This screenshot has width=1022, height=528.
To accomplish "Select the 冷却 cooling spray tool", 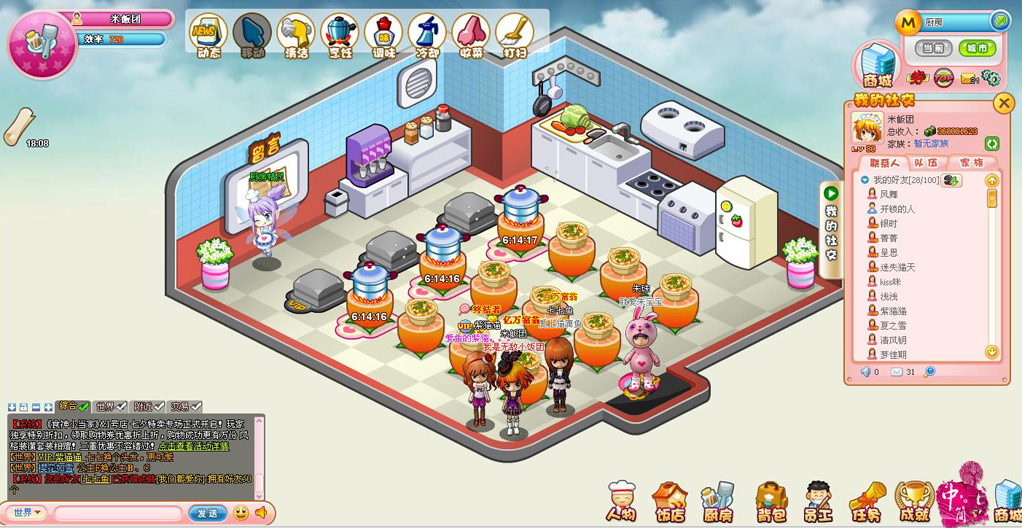I will click(427, 36).
